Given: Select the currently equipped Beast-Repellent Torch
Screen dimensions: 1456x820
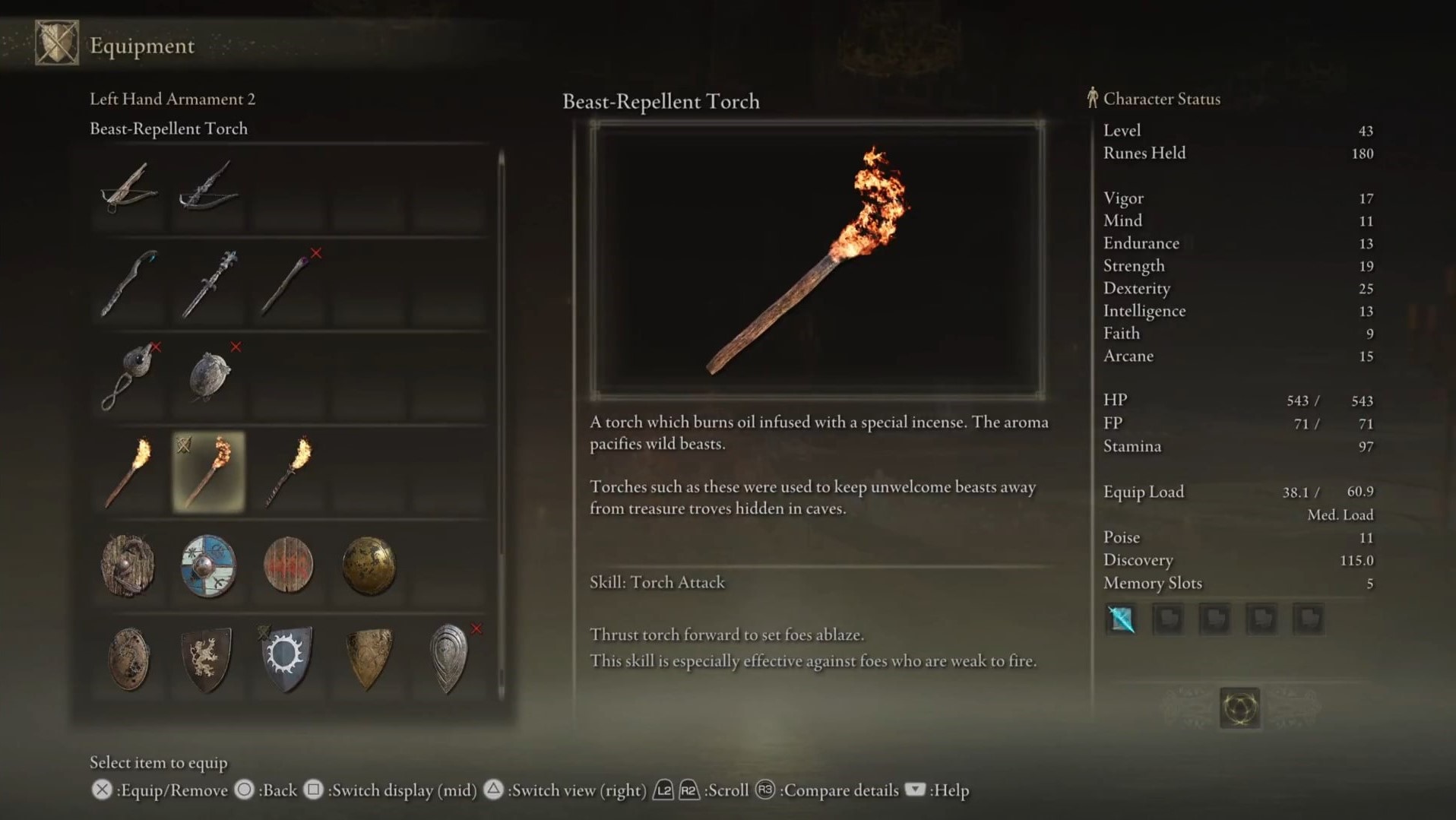Looking at the screenshot, I should [209, 471].
